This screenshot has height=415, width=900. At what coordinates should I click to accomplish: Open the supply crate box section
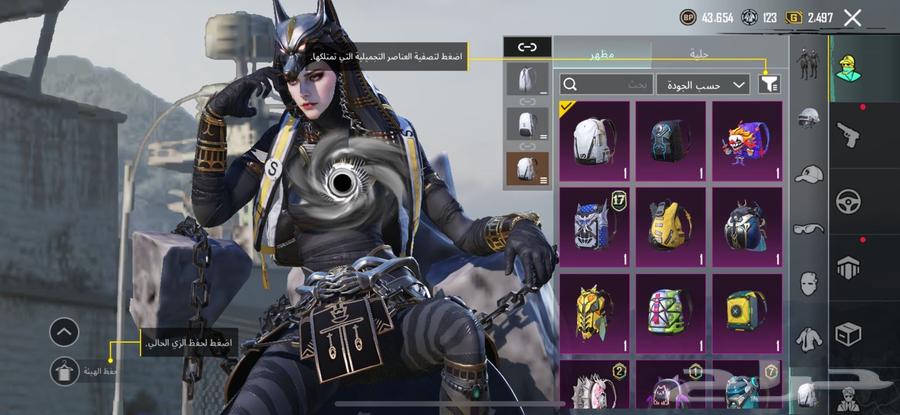coord(848,334)
